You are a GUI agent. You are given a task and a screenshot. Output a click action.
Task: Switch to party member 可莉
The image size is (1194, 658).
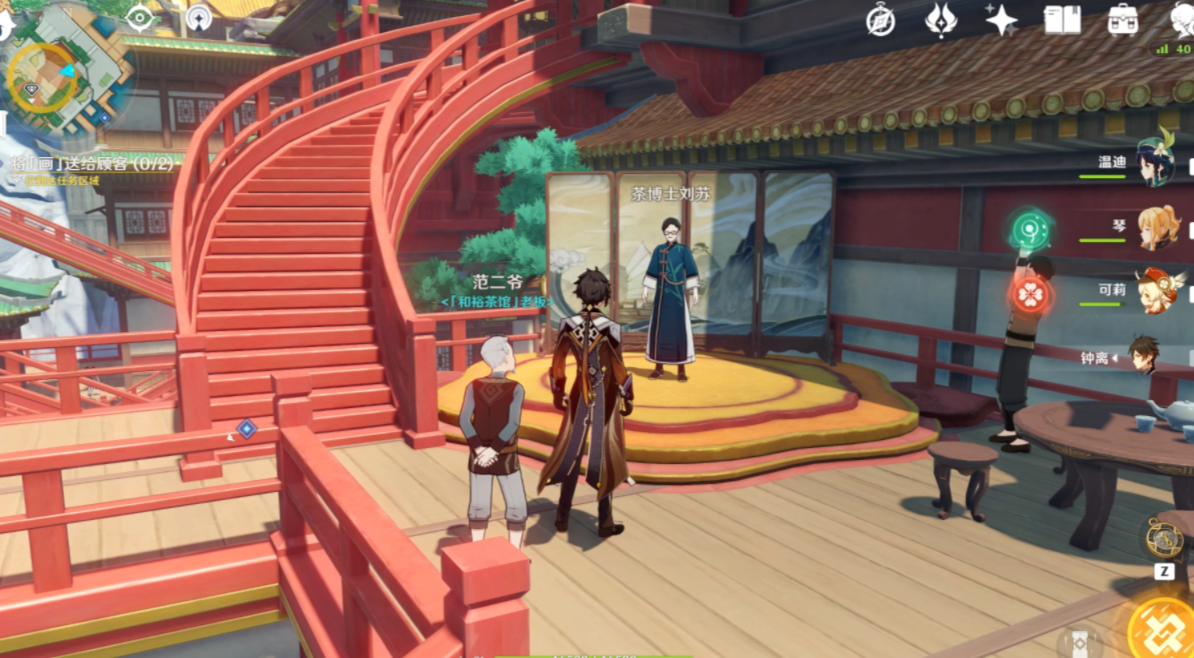[x=1158, y=290]
